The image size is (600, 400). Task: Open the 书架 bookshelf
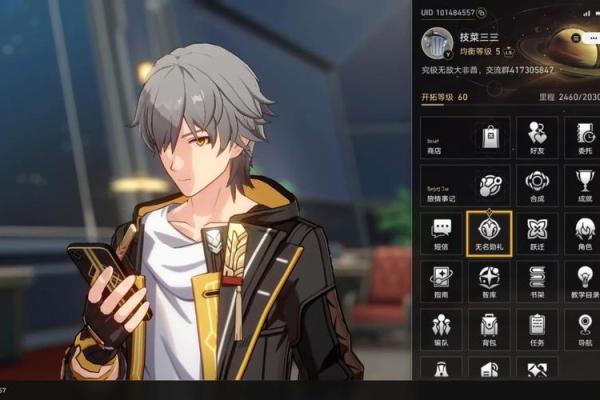(537, 281)
